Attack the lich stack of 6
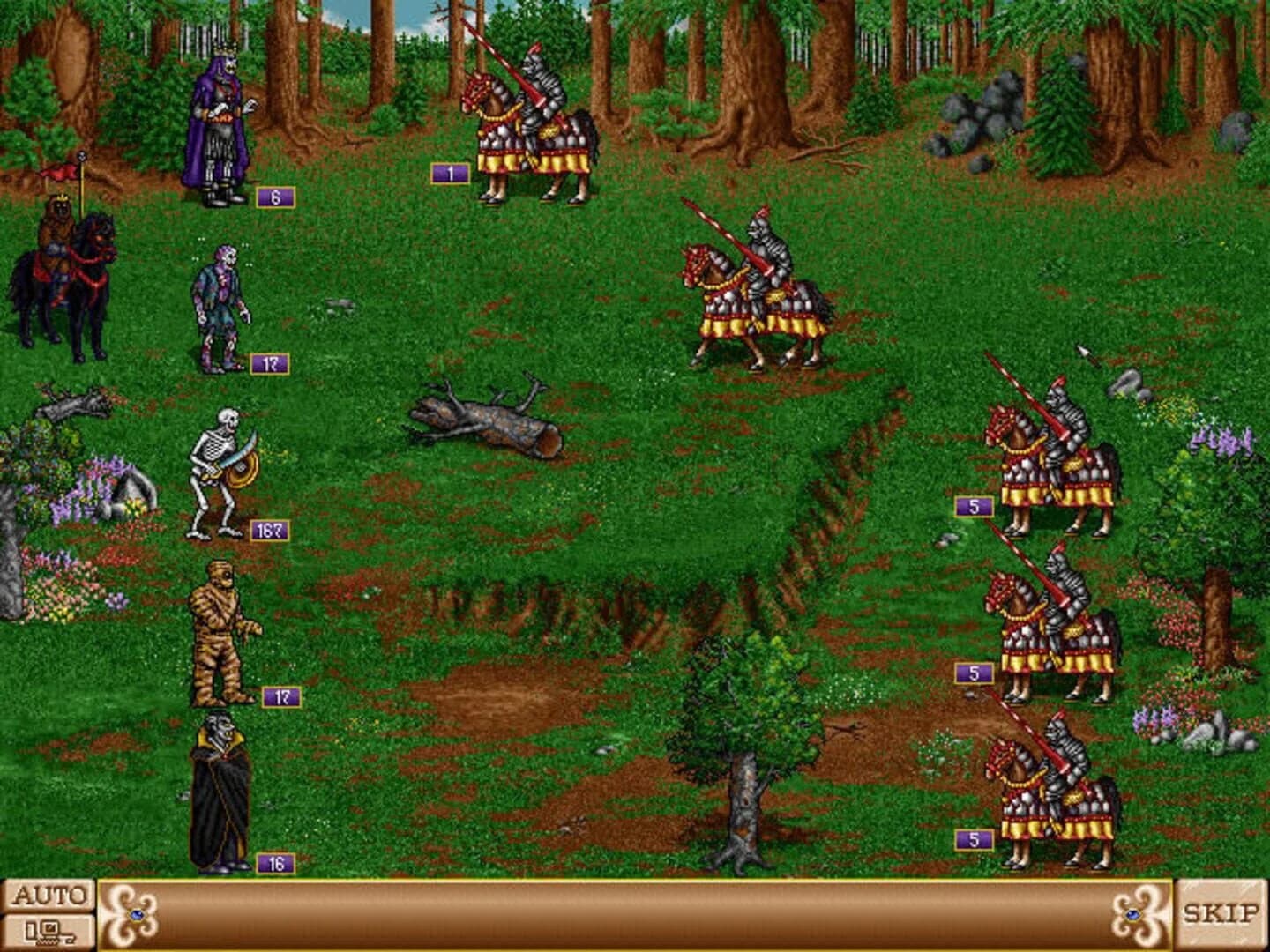Image resolution: width=1270 pixels, height=952 pixels. (220, 123)
